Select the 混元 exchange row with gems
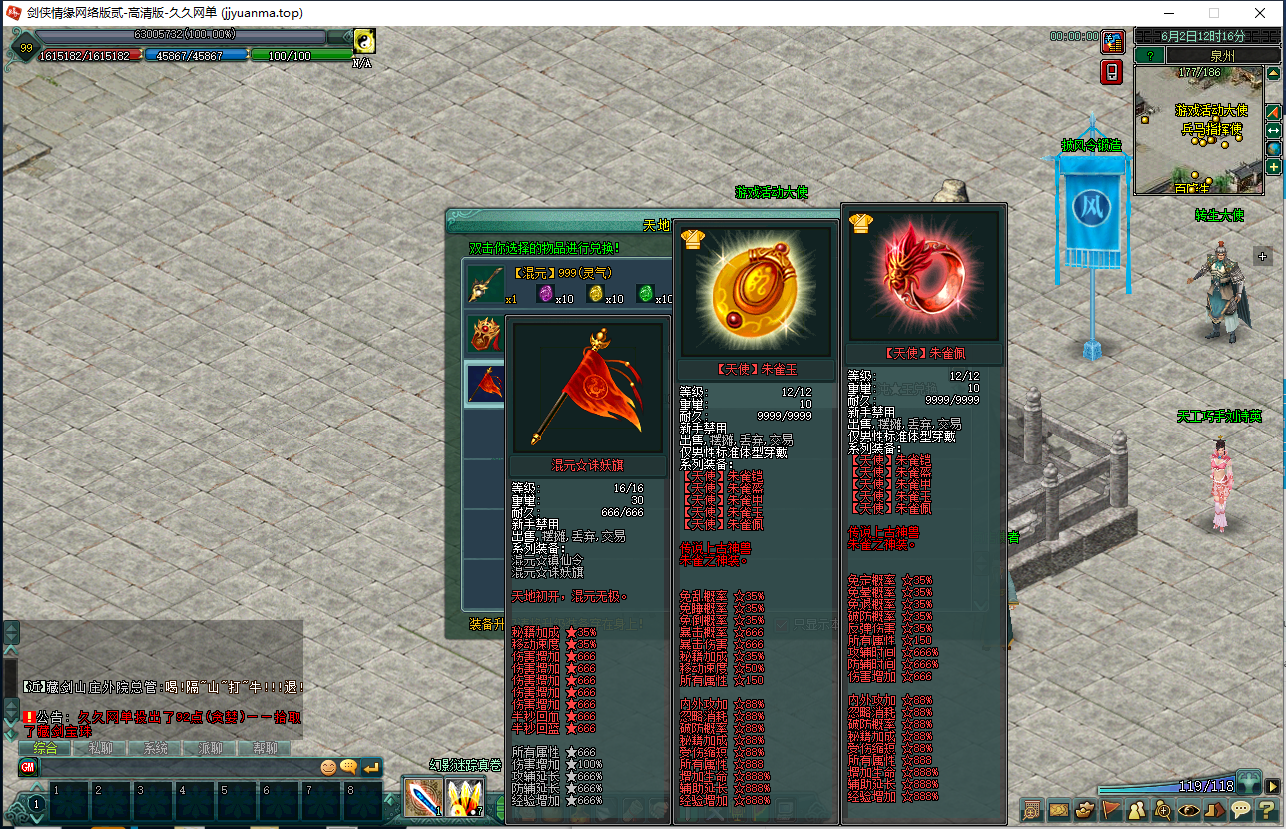Screen dimensions: 1286x829 (x=566, y=284)
